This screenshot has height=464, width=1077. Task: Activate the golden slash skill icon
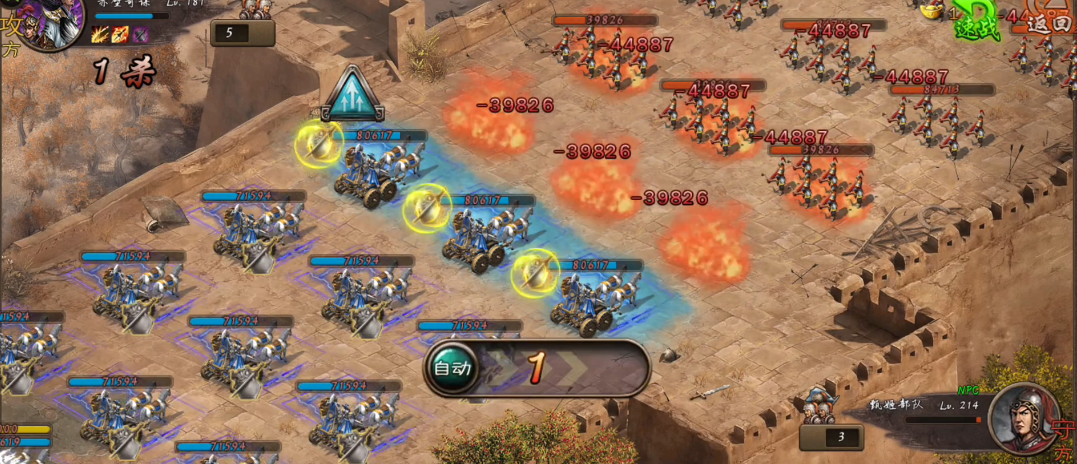pos(100,36)
